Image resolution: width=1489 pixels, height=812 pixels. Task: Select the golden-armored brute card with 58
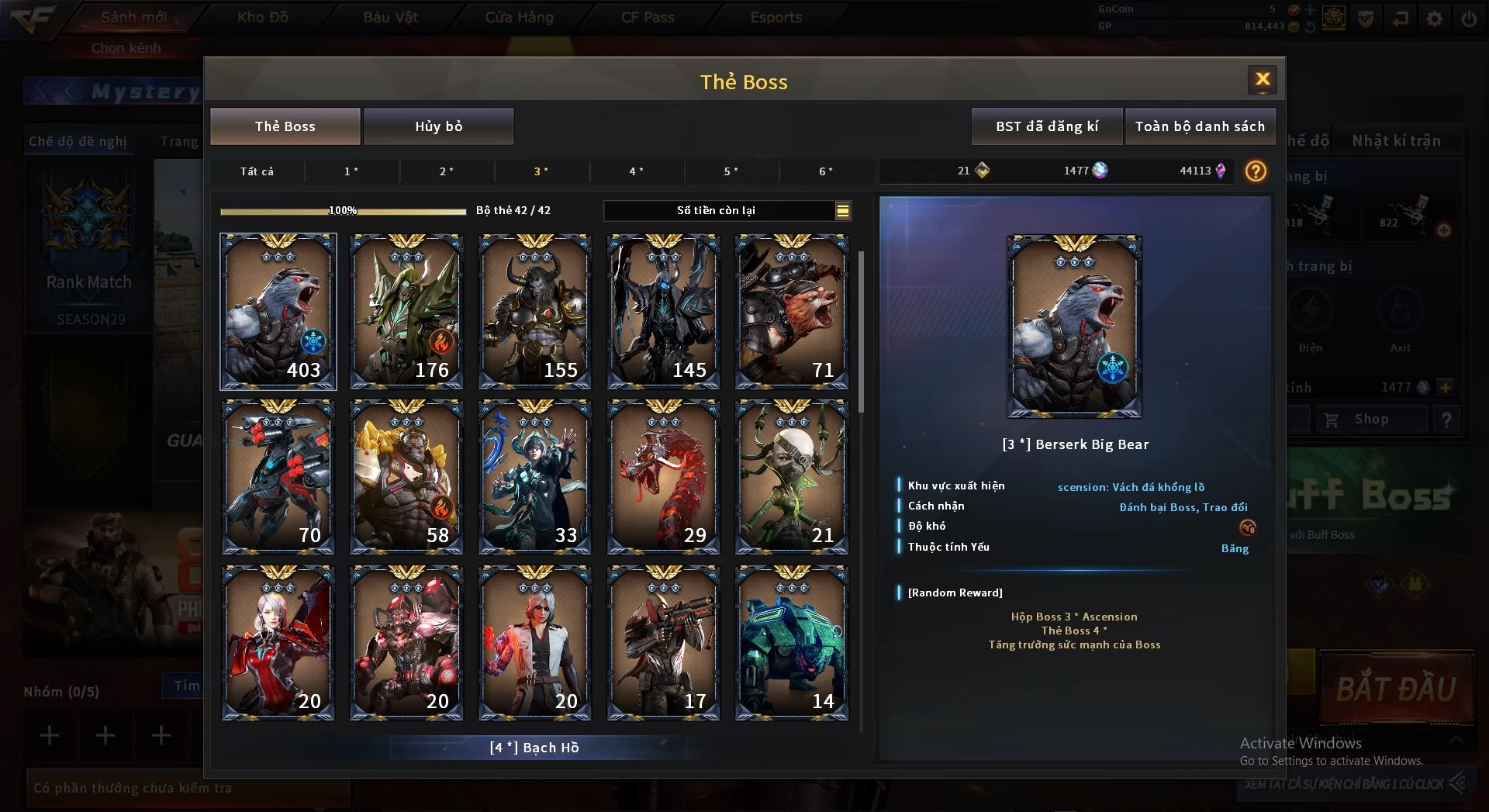[406, 477]
